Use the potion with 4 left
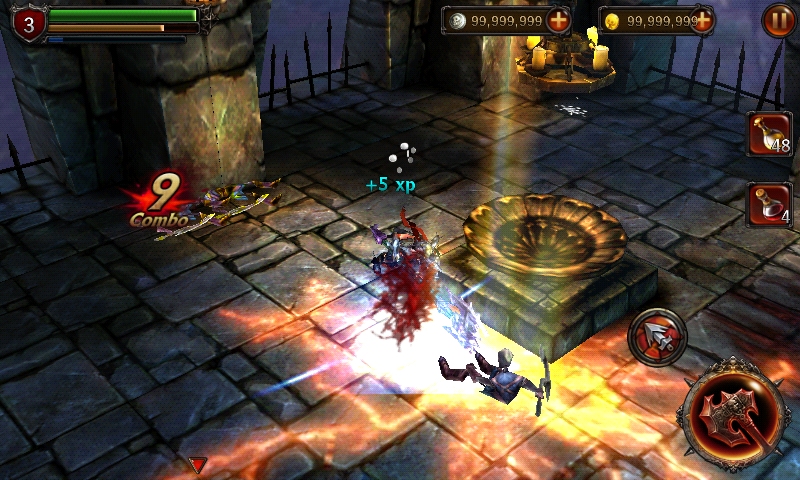The image size is (800, 480). click(769, 204)
